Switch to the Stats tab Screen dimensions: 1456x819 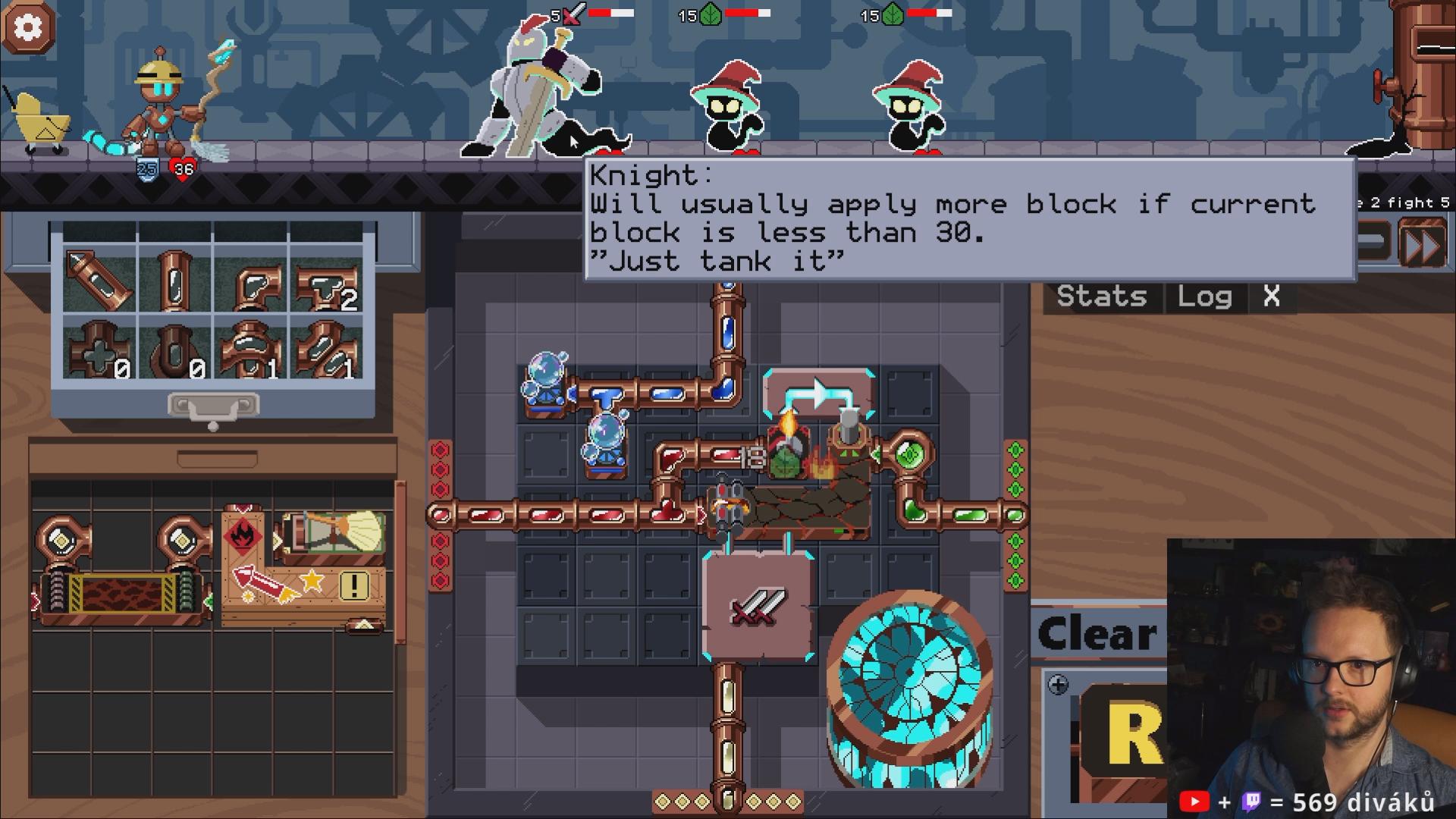point(1101,297)
